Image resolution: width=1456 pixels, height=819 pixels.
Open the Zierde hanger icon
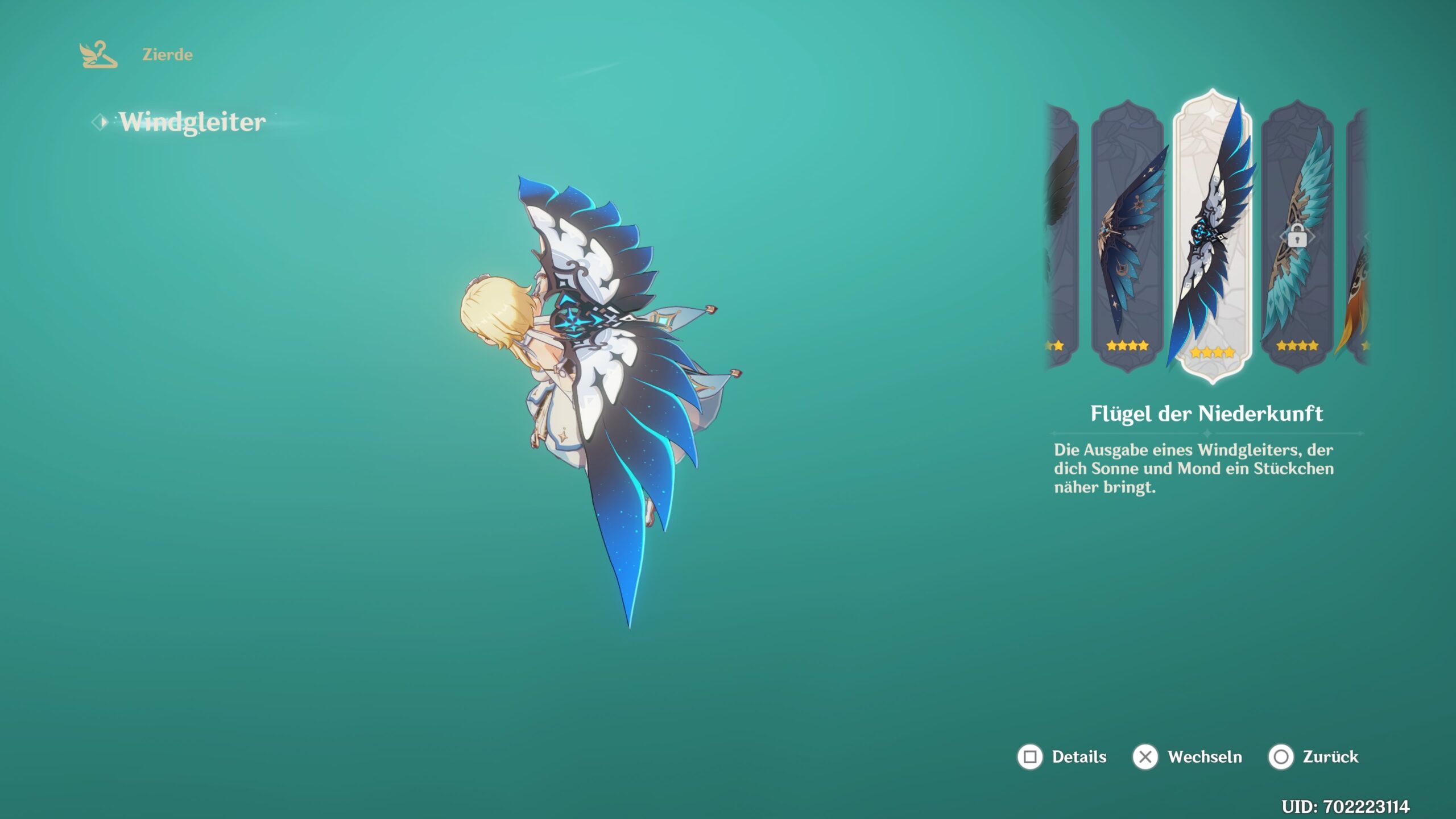coord(98,55)
